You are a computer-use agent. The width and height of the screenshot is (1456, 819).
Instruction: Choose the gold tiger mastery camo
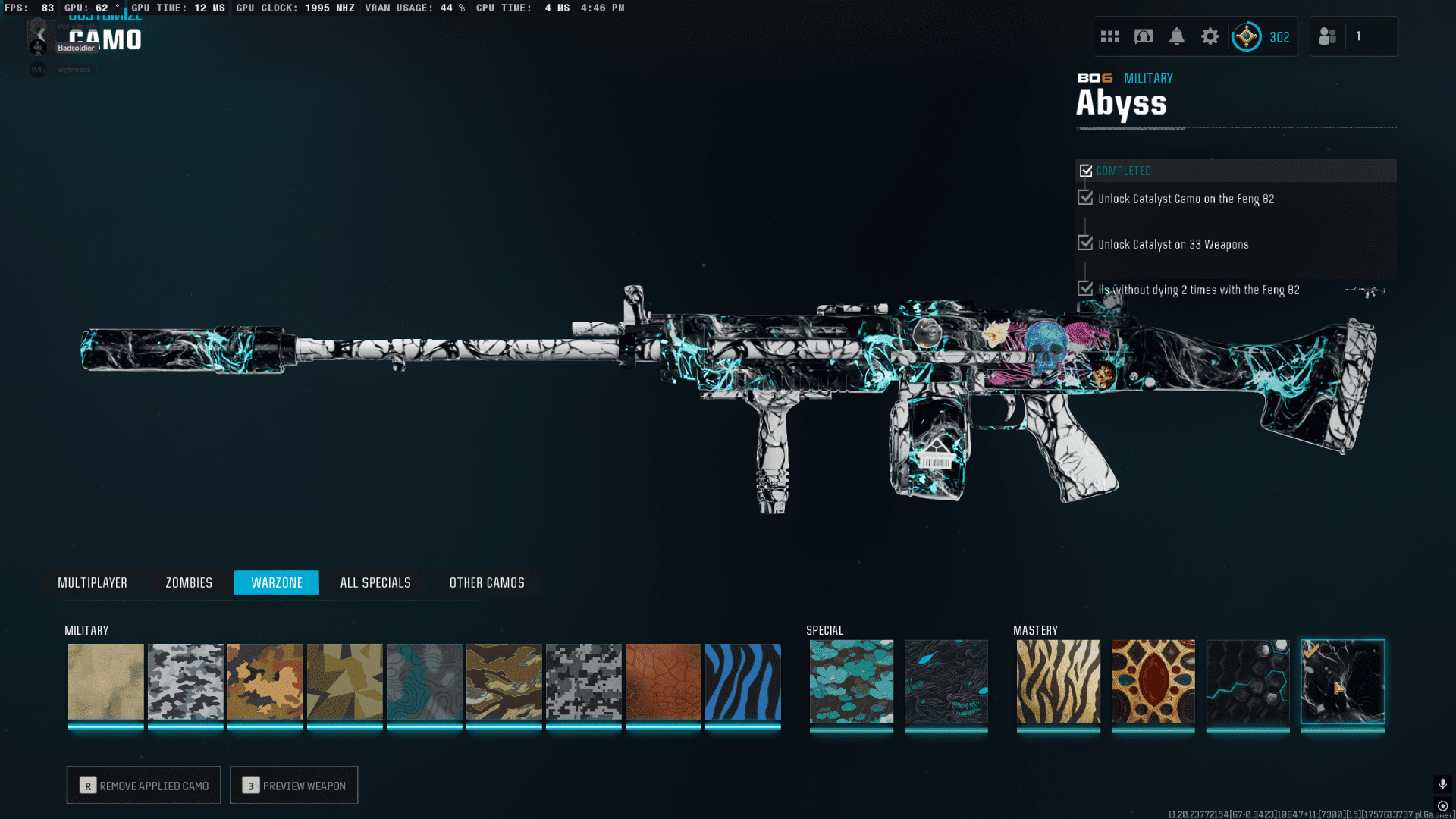click(x=1058, y=682)
